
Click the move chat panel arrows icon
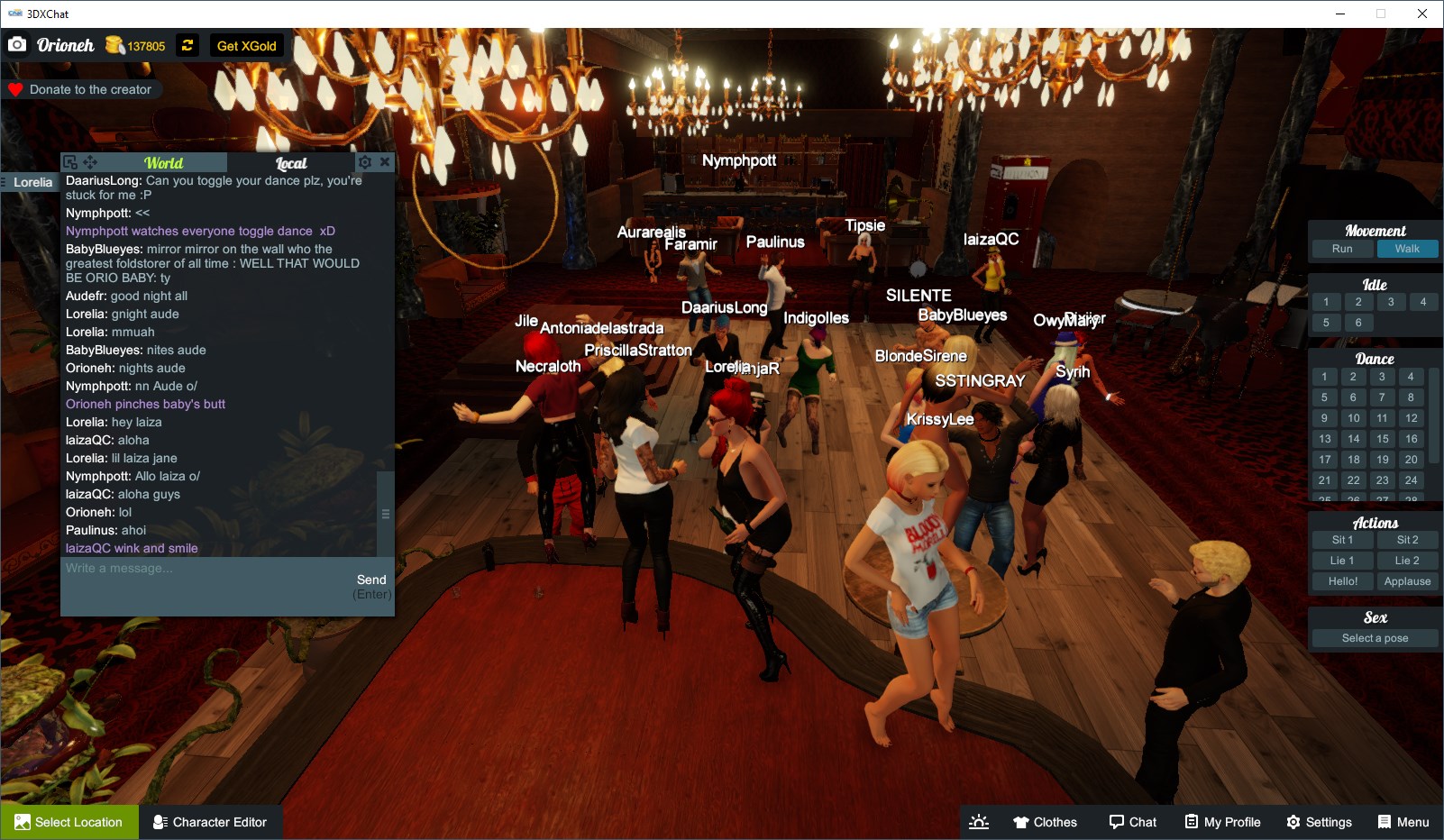tap(91, 161)
